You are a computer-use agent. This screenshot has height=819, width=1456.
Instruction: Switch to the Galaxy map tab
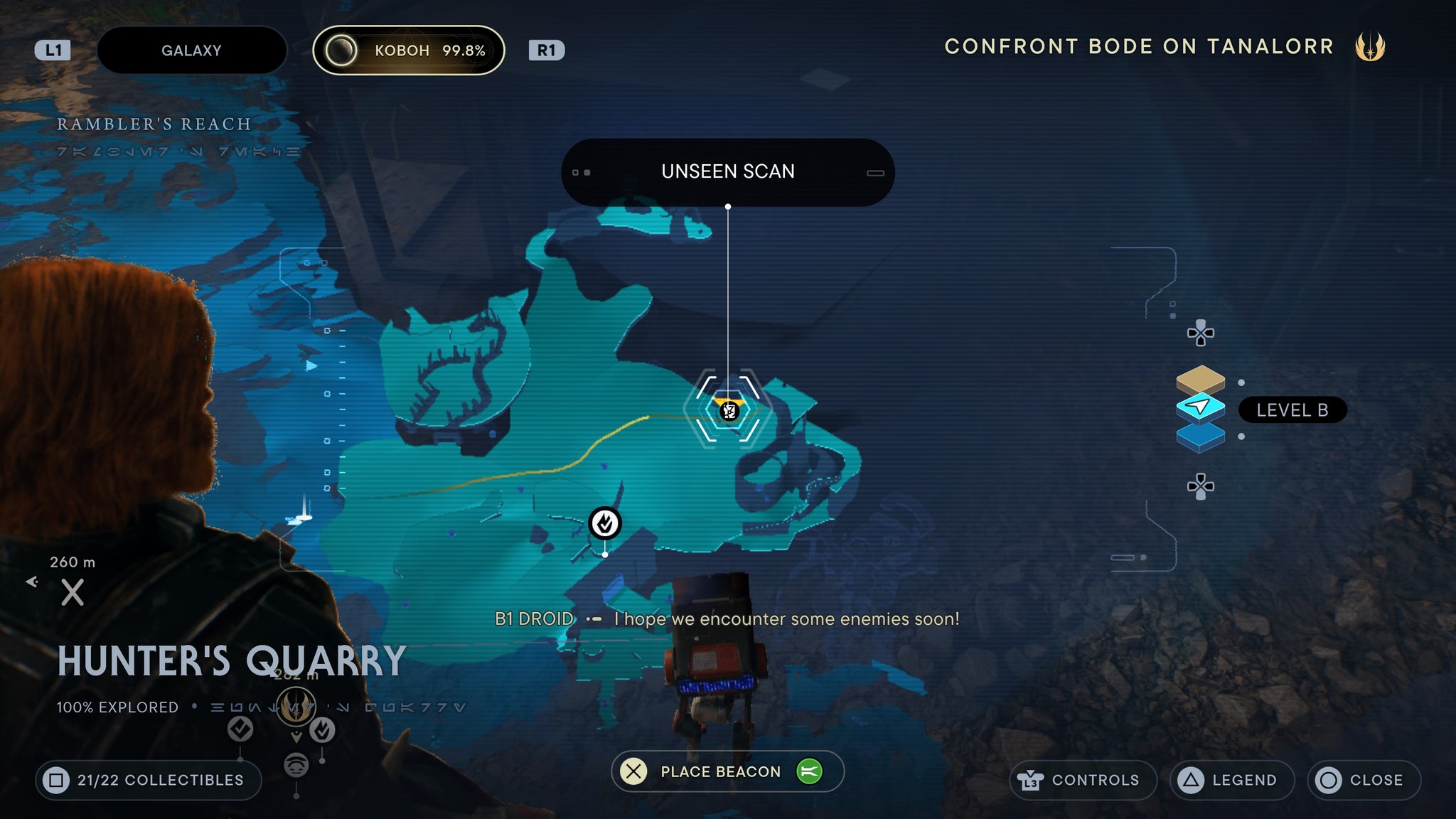(191, 50)
